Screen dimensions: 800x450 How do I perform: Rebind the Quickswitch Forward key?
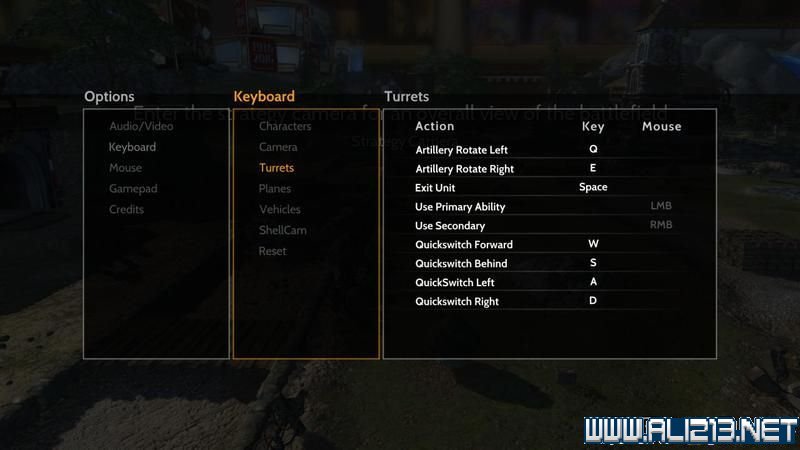point(593,244)
